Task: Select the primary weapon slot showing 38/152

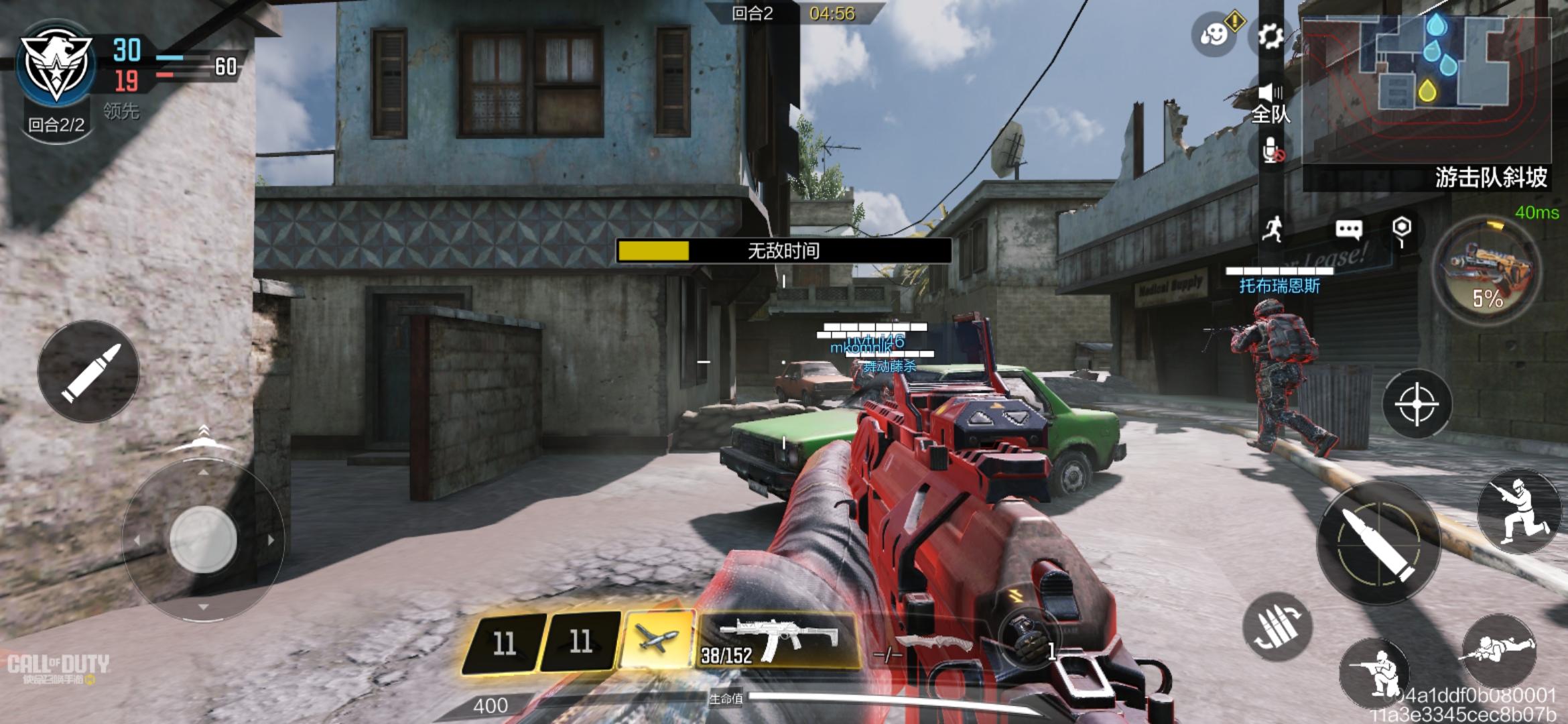Action: tap(777, 641)
